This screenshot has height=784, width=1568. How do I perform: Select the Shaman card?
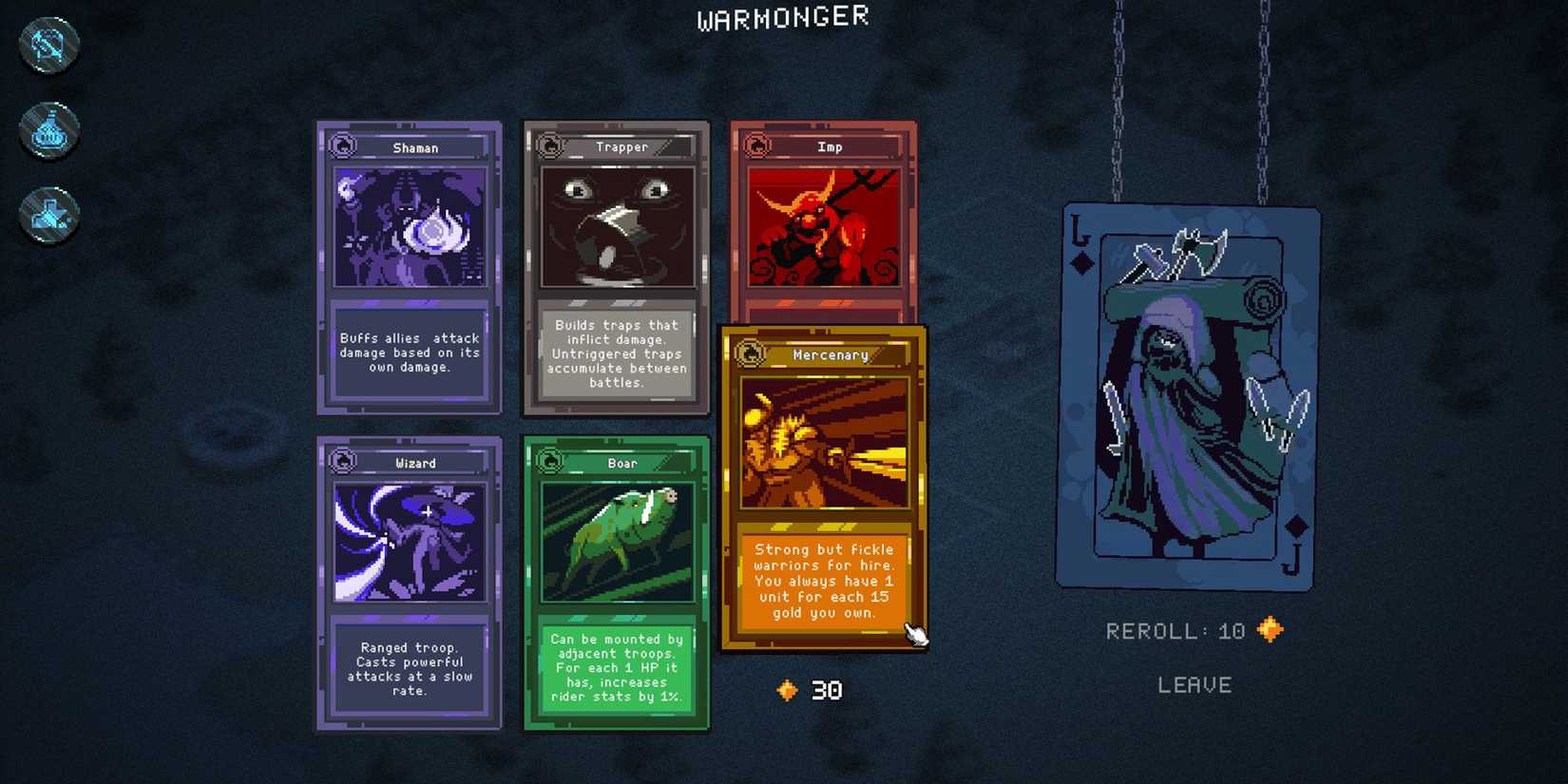pyautogui.click(x=409, y=266)
